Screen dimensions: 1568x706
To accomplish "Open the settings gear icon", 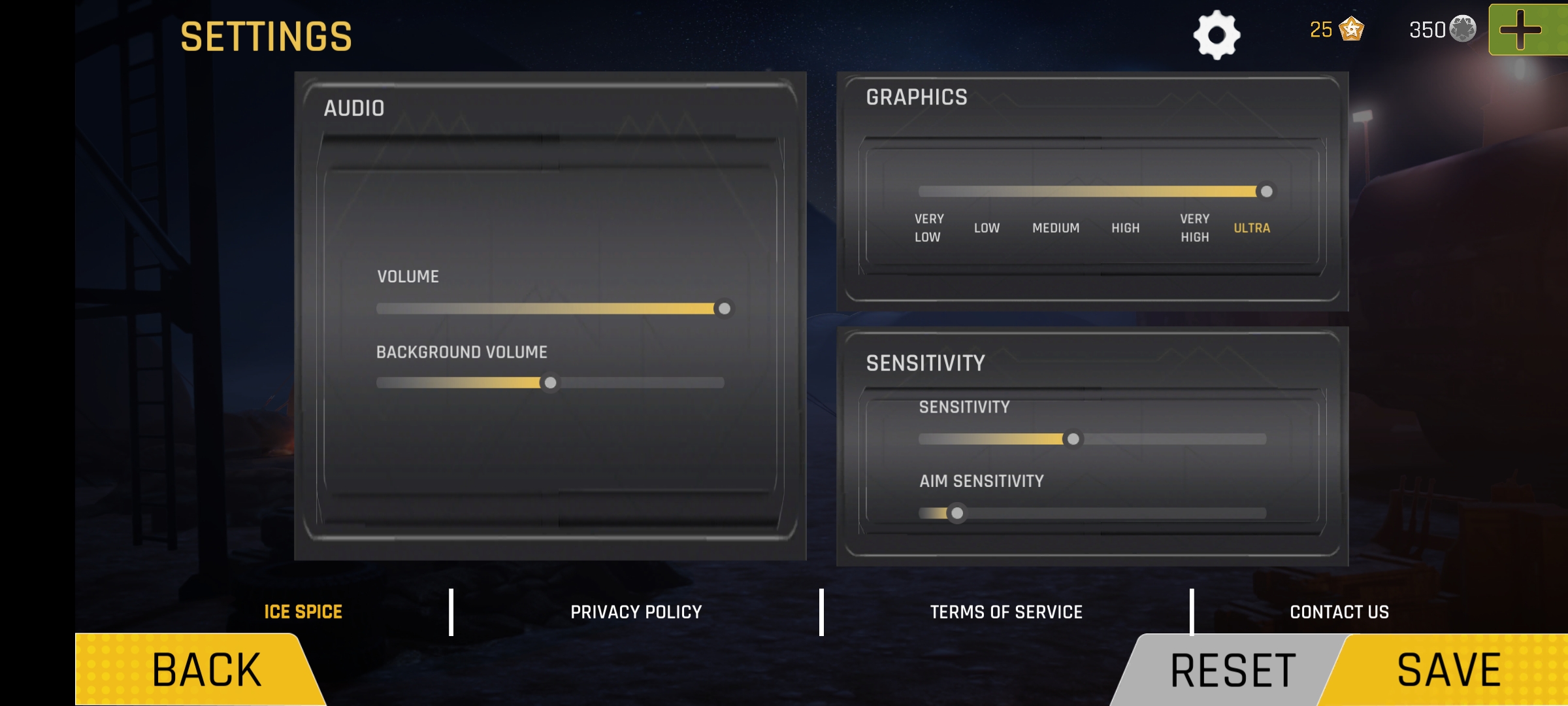I will [1218, 35].
